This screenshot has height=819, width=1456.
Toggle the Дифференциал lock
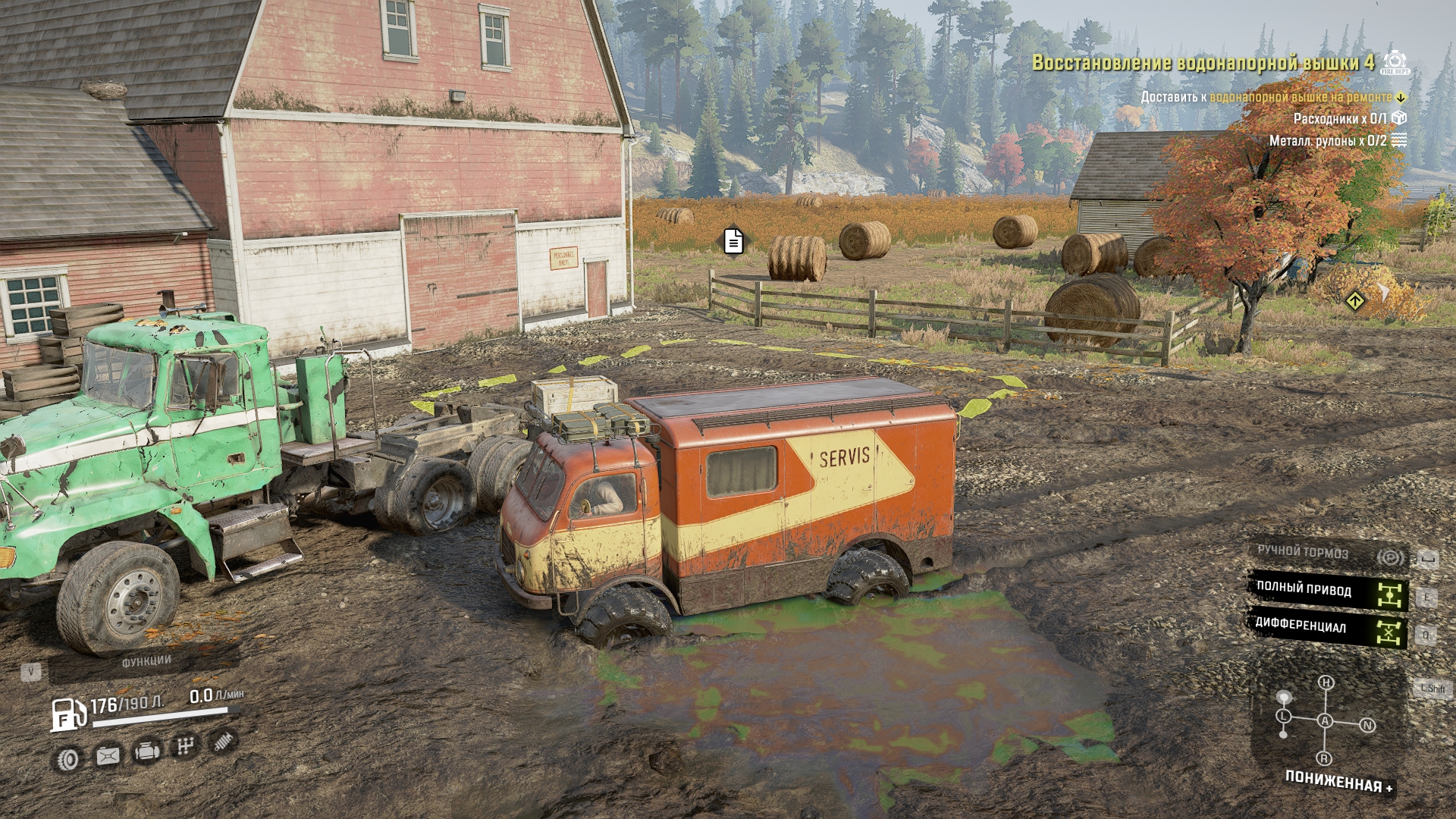[1327, 629]
